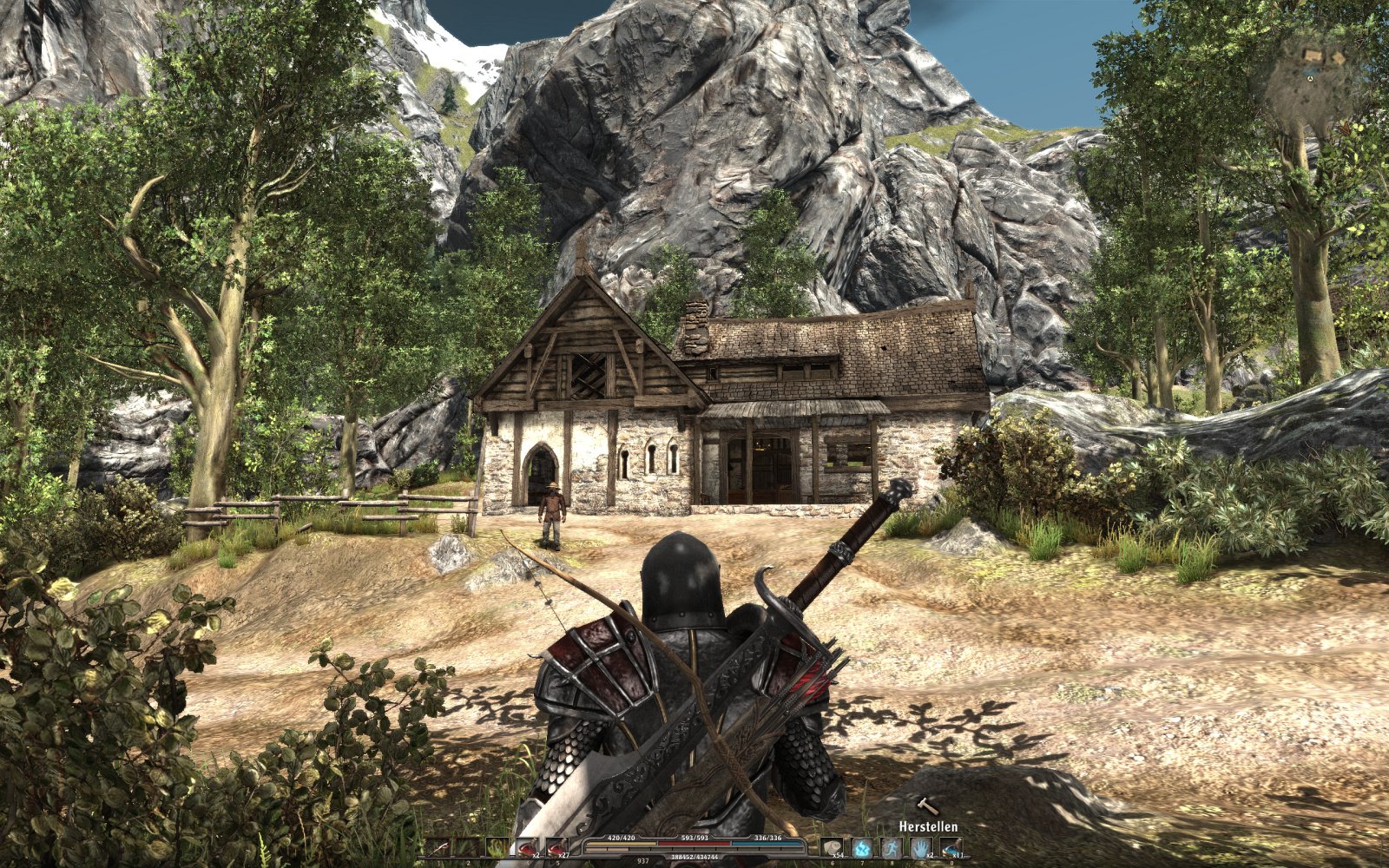Use the green herb hotbar item
Image resolution: width=1389 pixels, height=868 pixels.
(498, 847)
